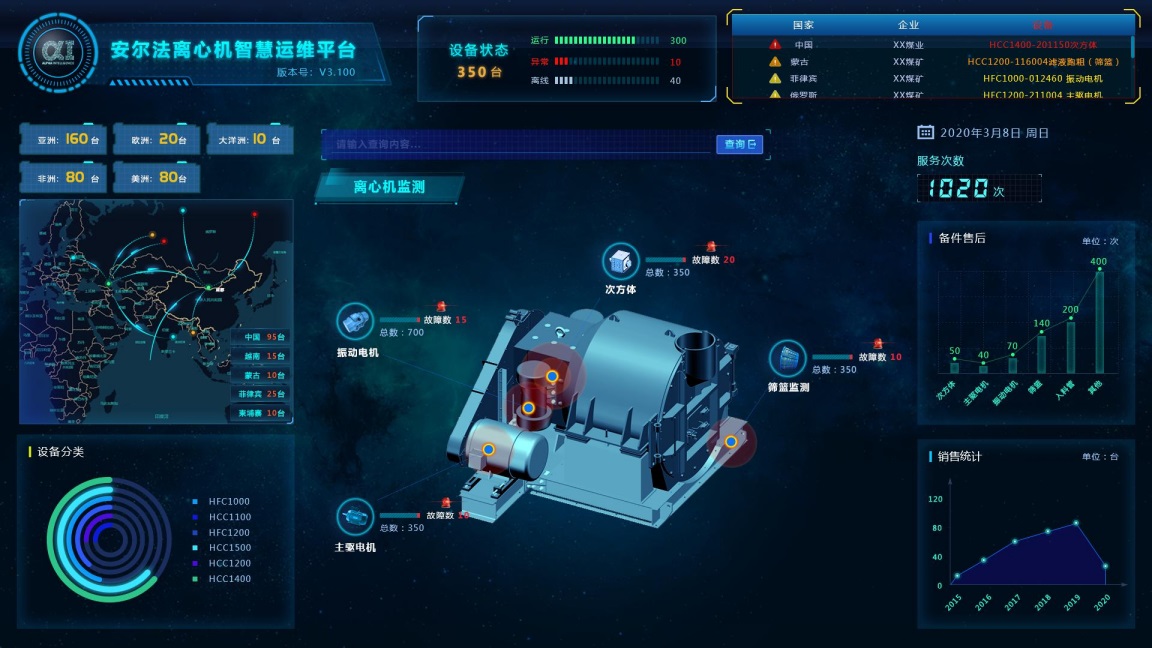1152x648 pixels.
Task: Select the 菲律宾 25台 map legend entry
Action: point(264,394)
